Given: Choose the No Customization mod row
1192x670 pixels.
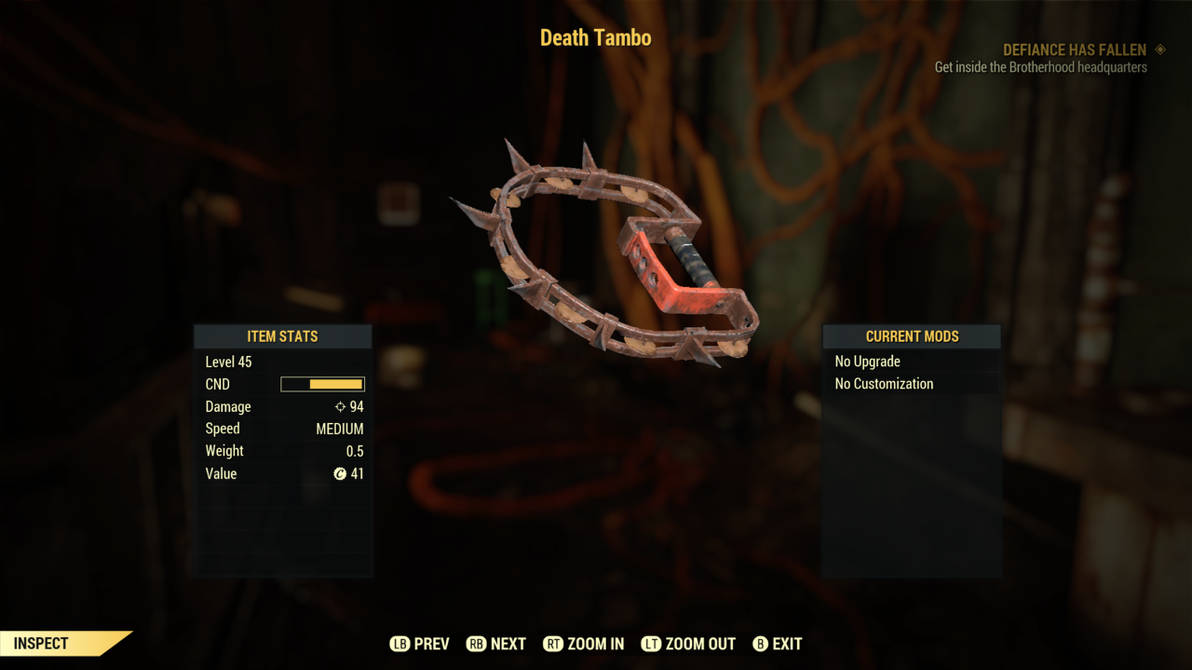Looking at the screenshot, I should tap(910, 384).
